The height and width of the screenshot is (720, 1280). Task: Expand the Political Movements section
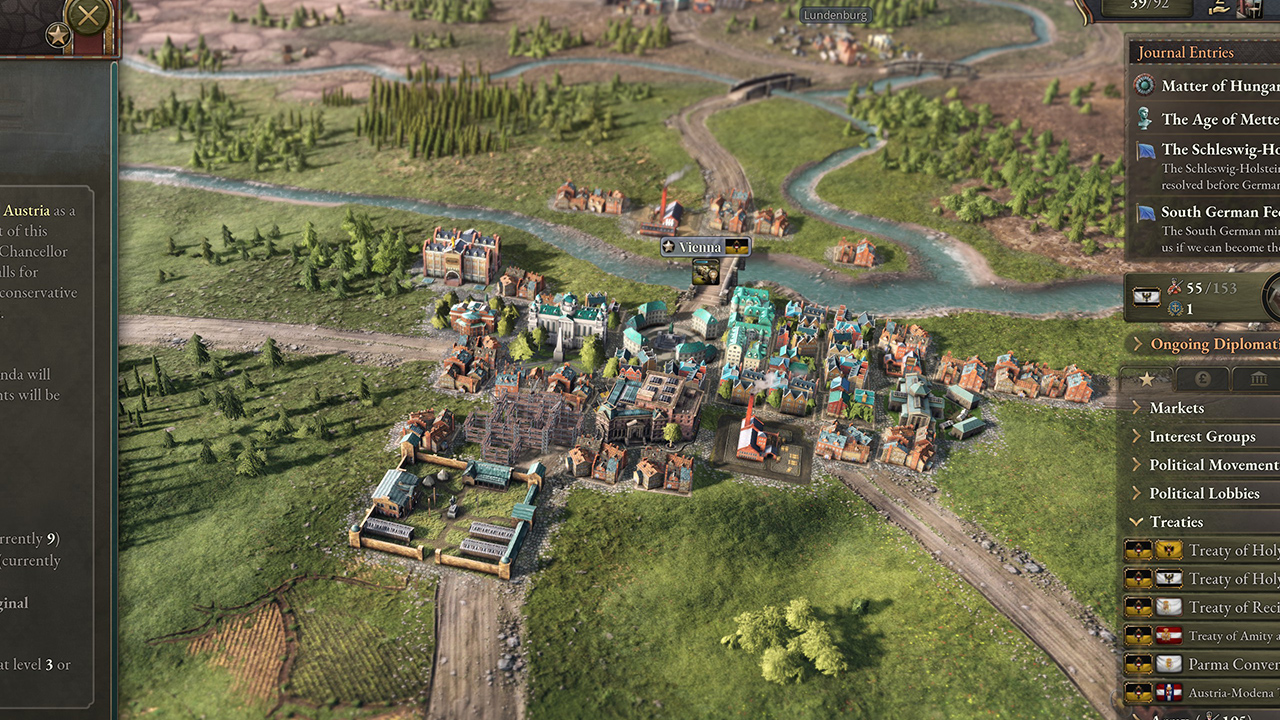pyautogui.click(x=1212, y=465)
